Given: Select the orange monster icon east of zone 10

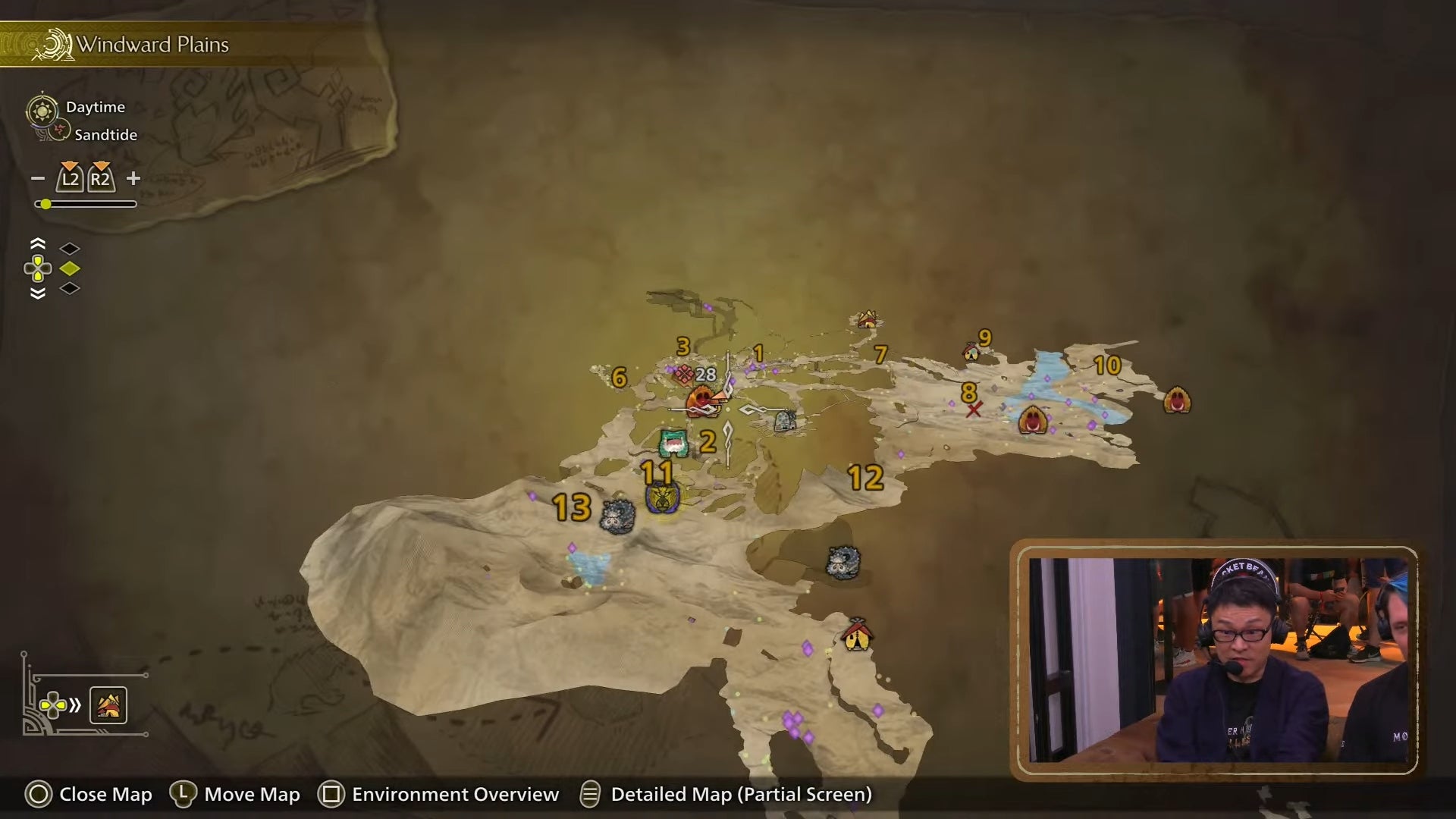Looking at the screenshot, I should [x=1176, y=400].
